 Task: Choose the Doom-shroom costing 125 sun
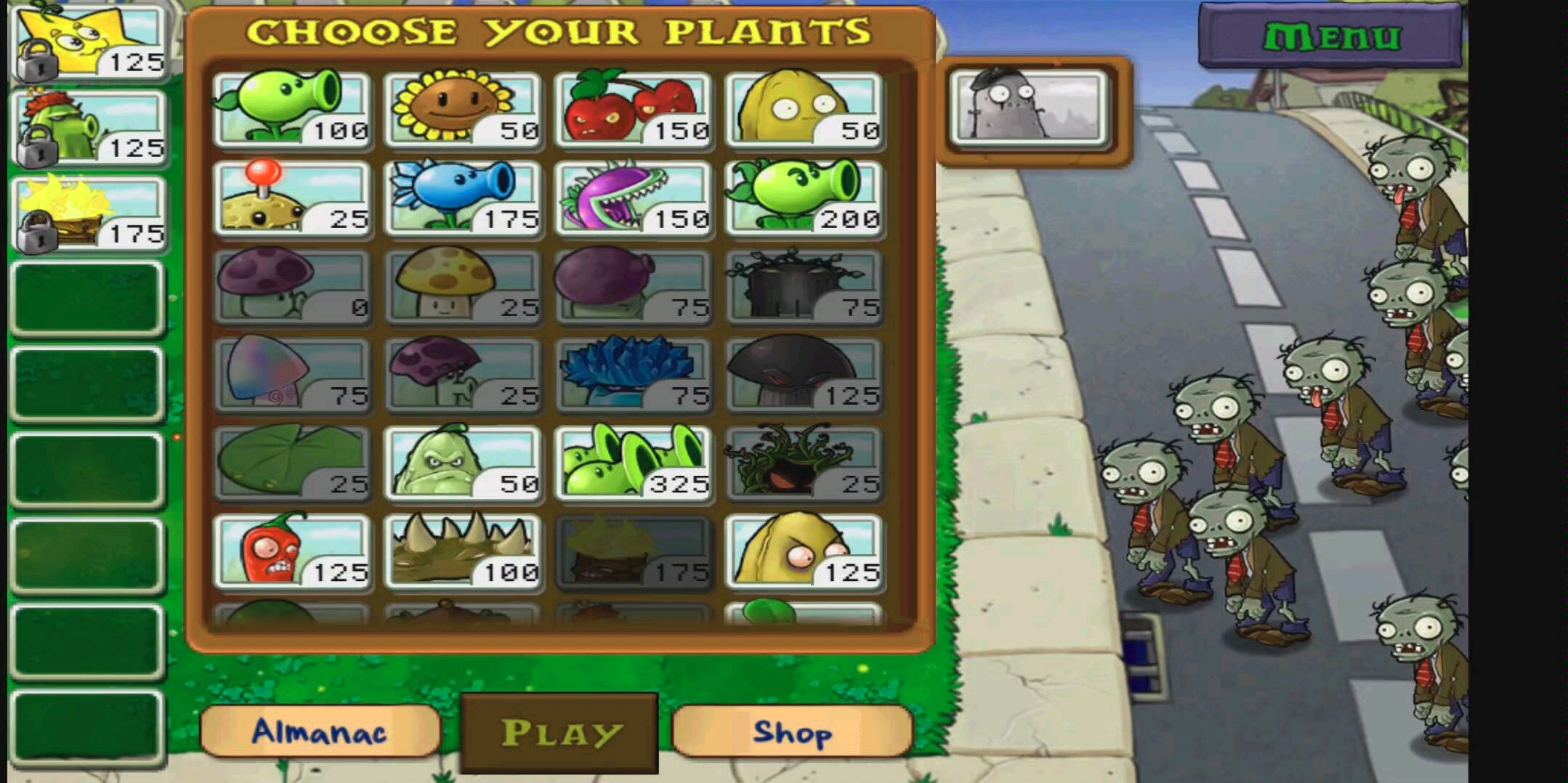point(807,374)
